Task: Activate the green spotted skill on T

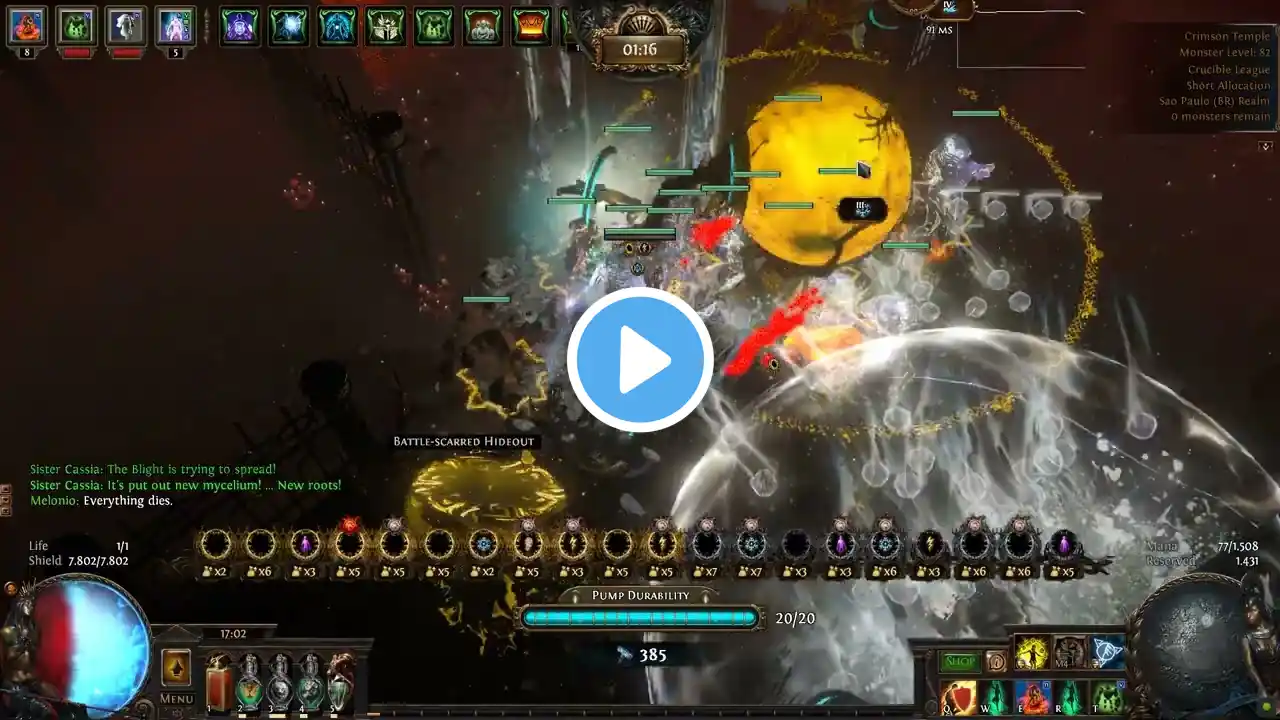Action: coord(1106,697)
